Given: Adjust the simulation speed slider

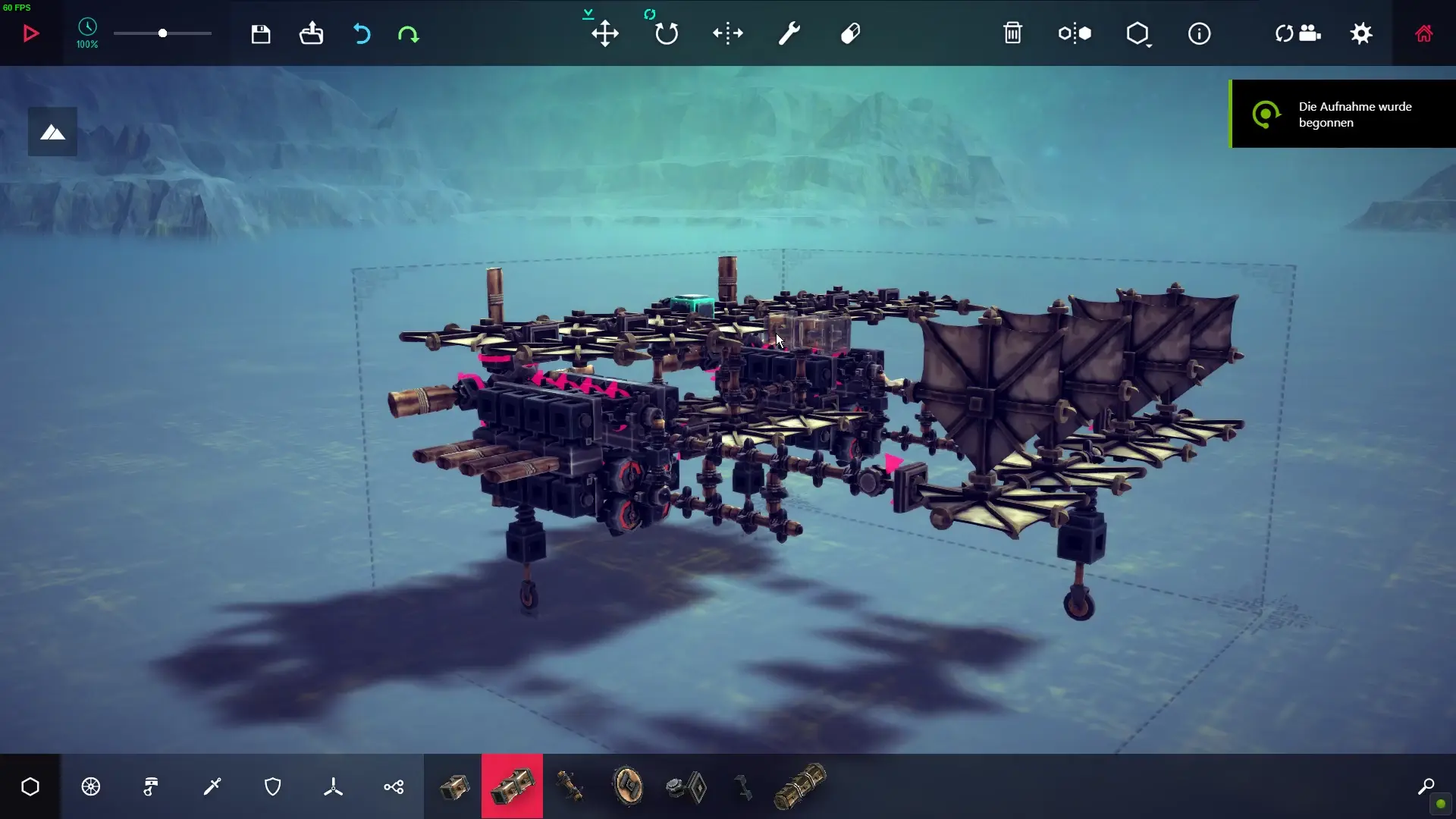Looking at the screenshot, I should (162, 33).
